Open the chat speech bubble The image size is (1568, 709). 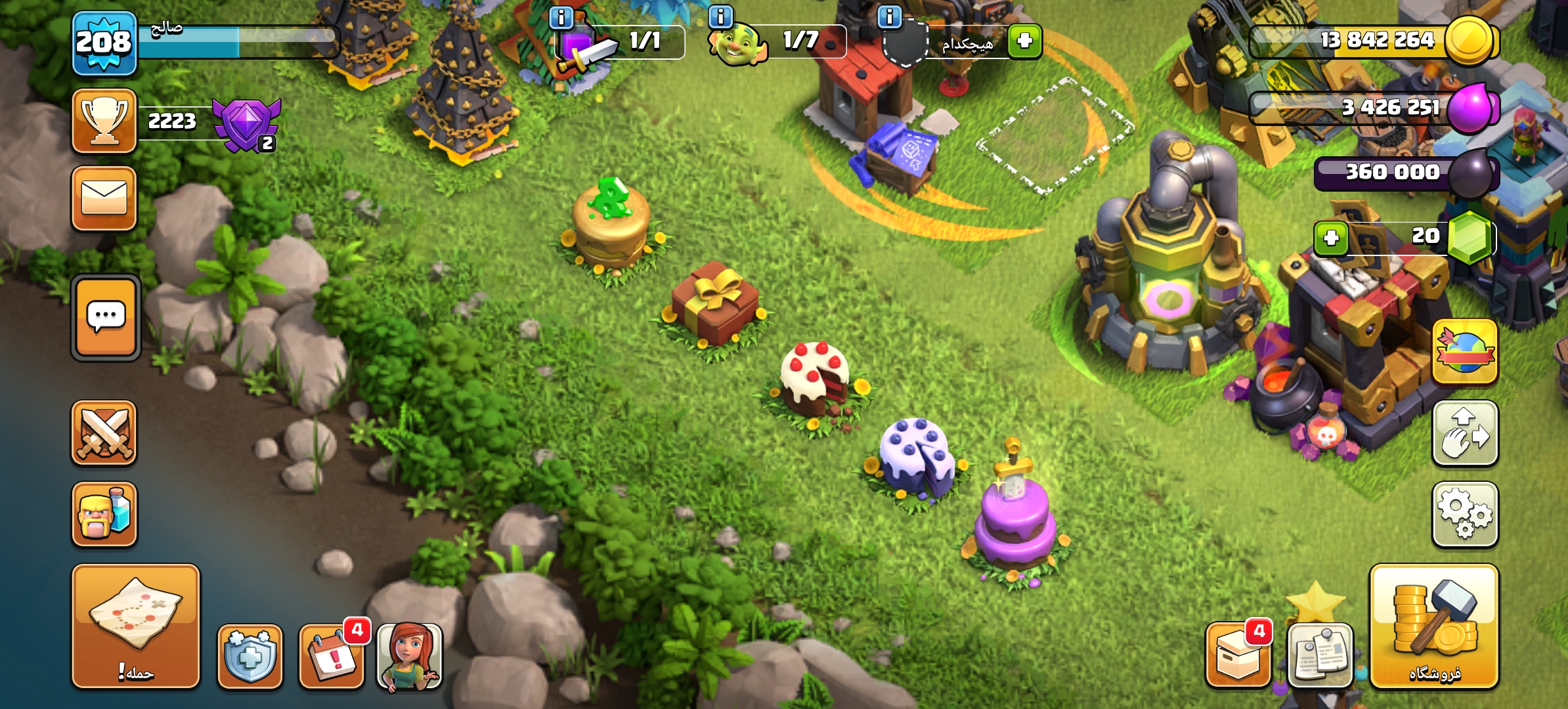pyautogui.click(x=106, y=318)
